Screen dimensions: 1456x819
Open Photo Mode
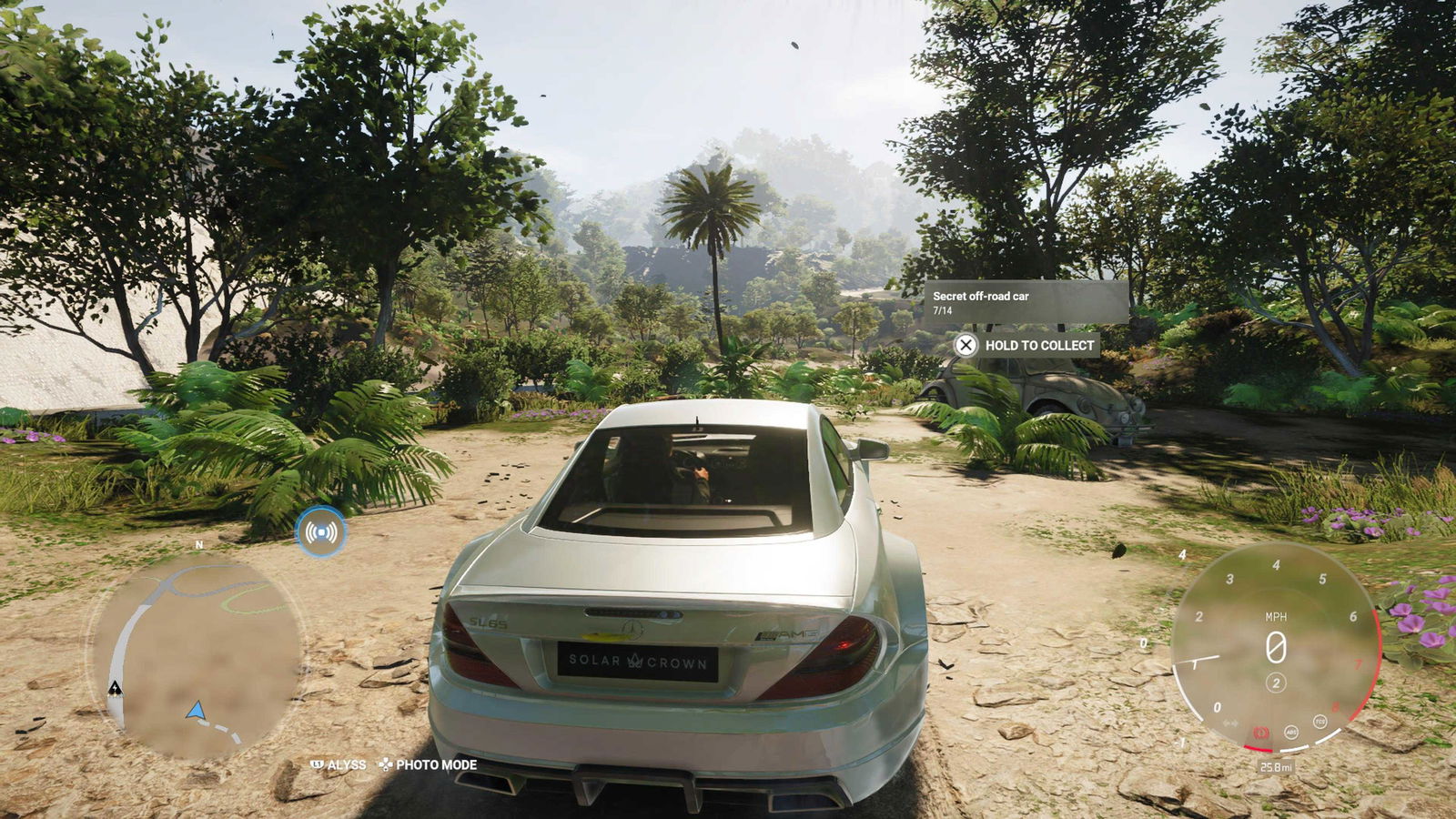(x=429, y=765)
